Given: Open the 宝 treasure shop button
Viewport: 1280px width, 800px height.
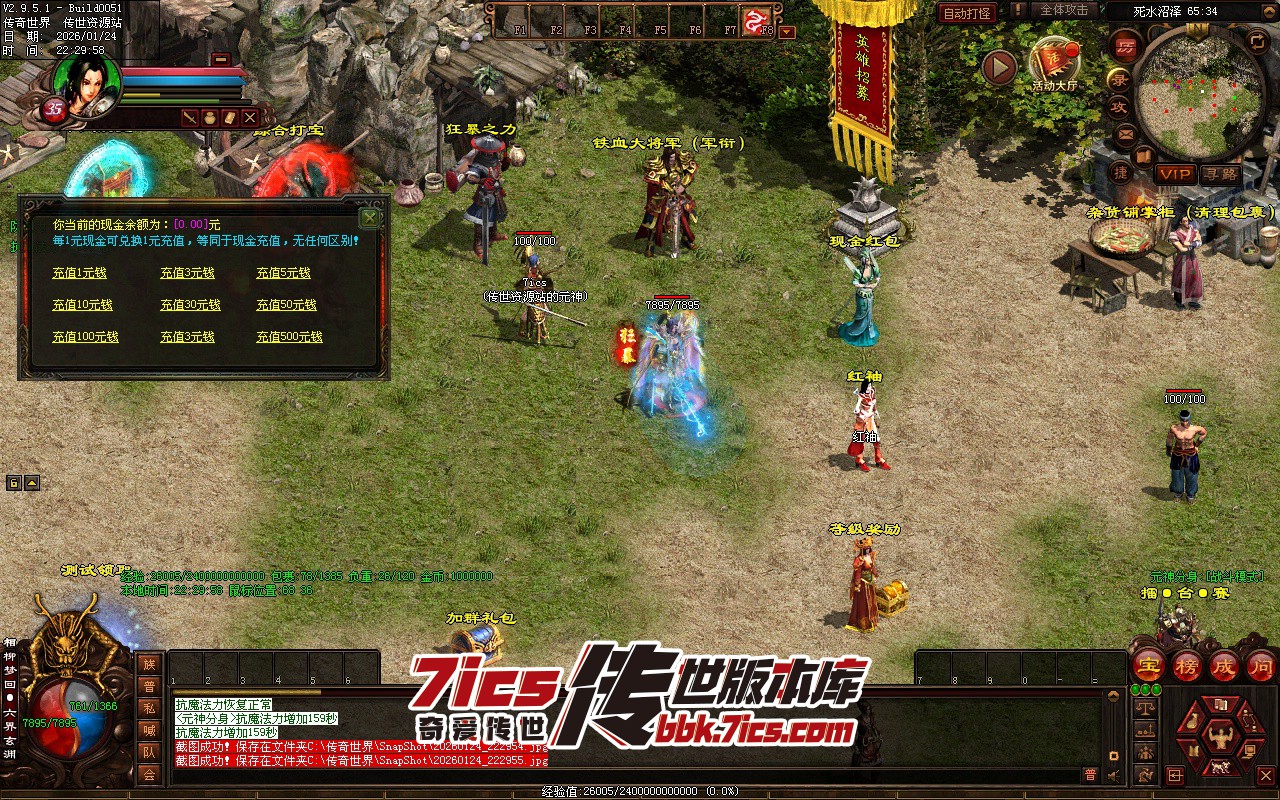Looking at the screenshot, I should [1148, 665].
